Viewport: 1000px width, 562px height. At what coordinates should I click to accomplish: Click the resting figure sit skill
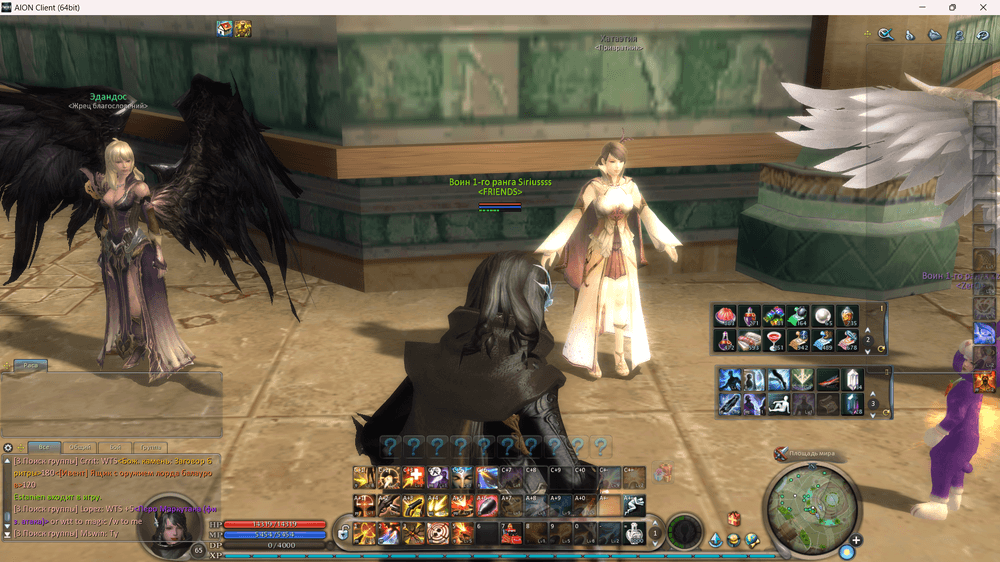tap(777, 404)
